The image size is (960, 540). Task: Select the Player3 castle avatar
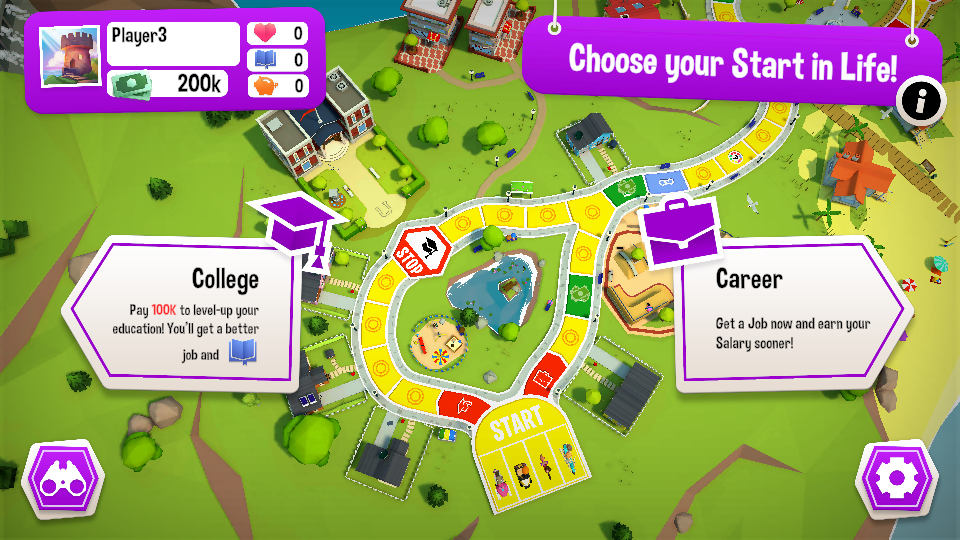coord(70,56)
